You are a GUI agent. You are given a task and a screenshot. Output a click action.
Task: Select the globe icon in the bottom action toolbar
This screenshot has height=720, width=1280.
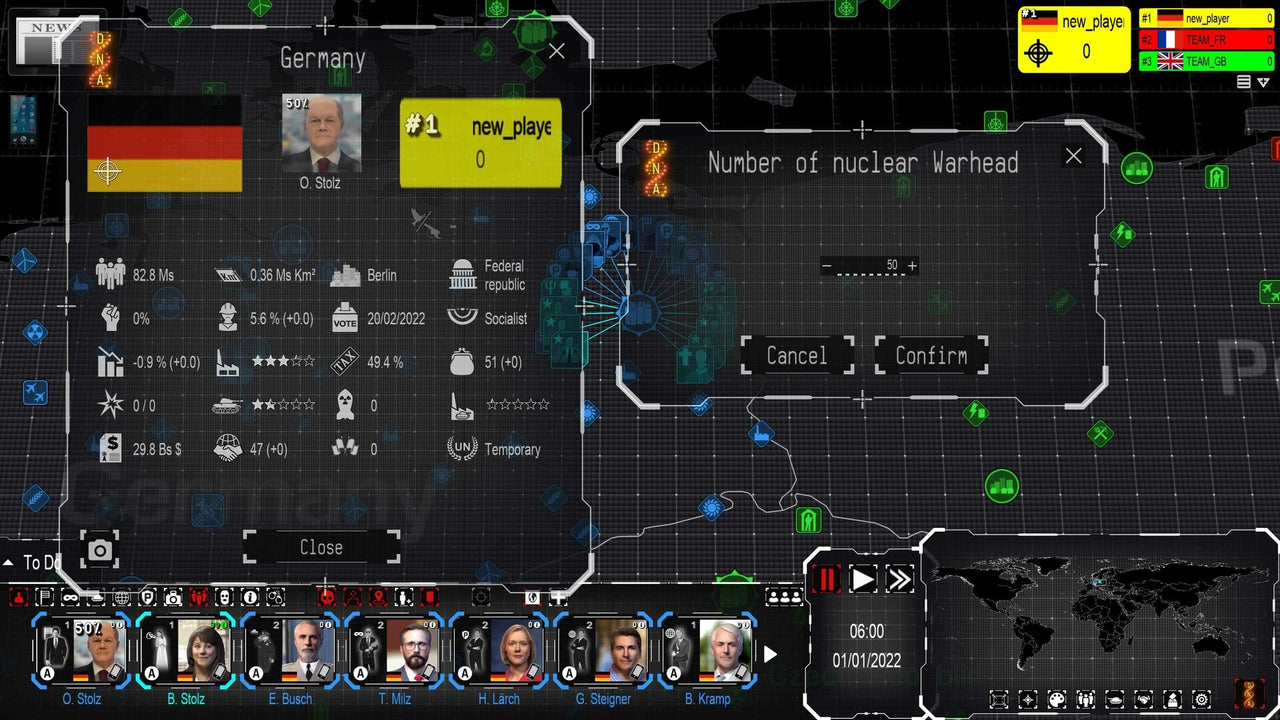pos(120,597)
